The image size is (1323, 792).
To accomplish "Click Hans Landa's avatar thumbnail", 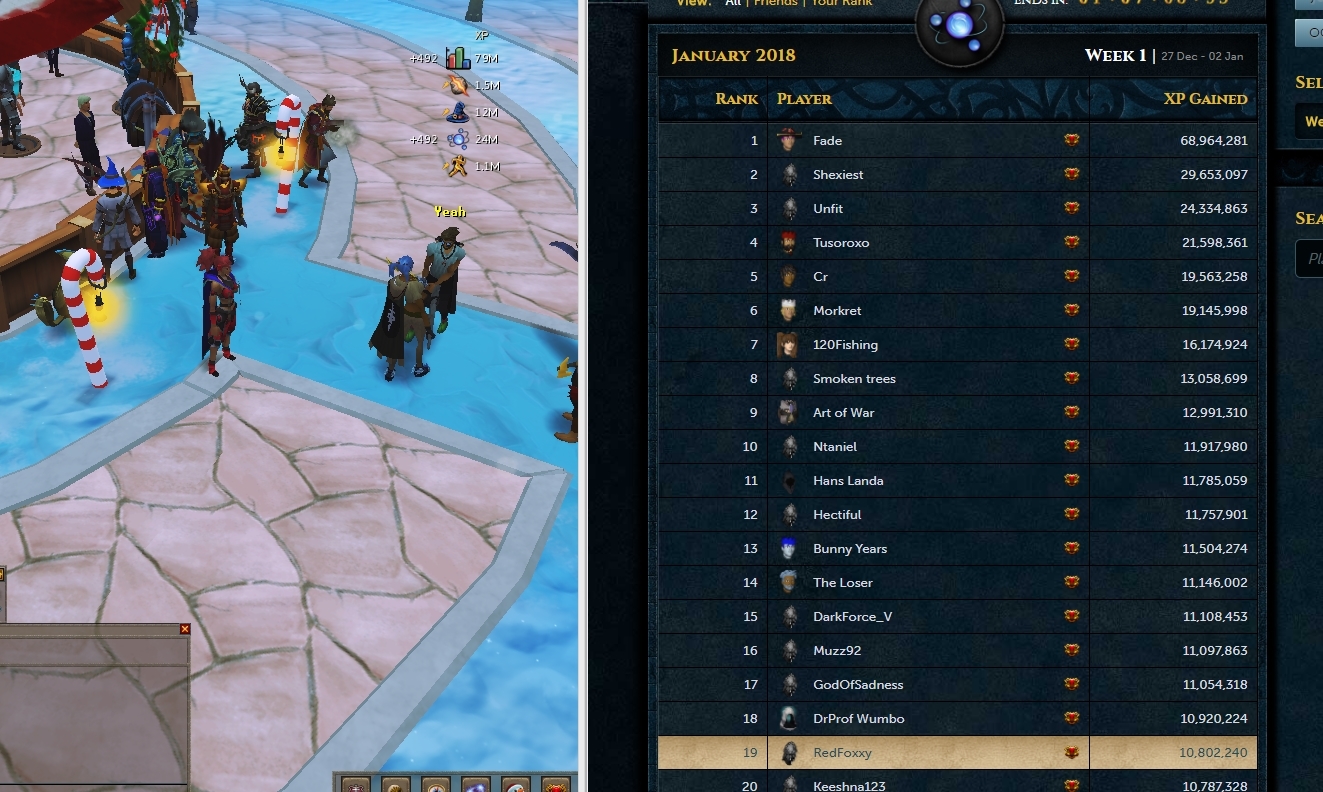I will tap(789, 481).
